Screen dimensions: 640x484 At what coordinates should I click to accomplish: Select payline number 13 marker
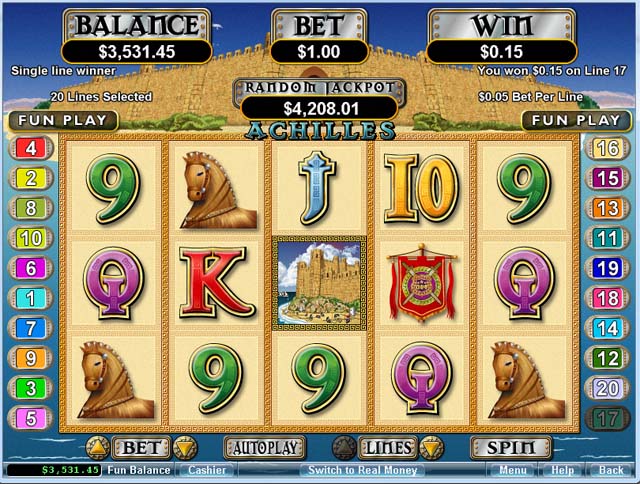607,208
